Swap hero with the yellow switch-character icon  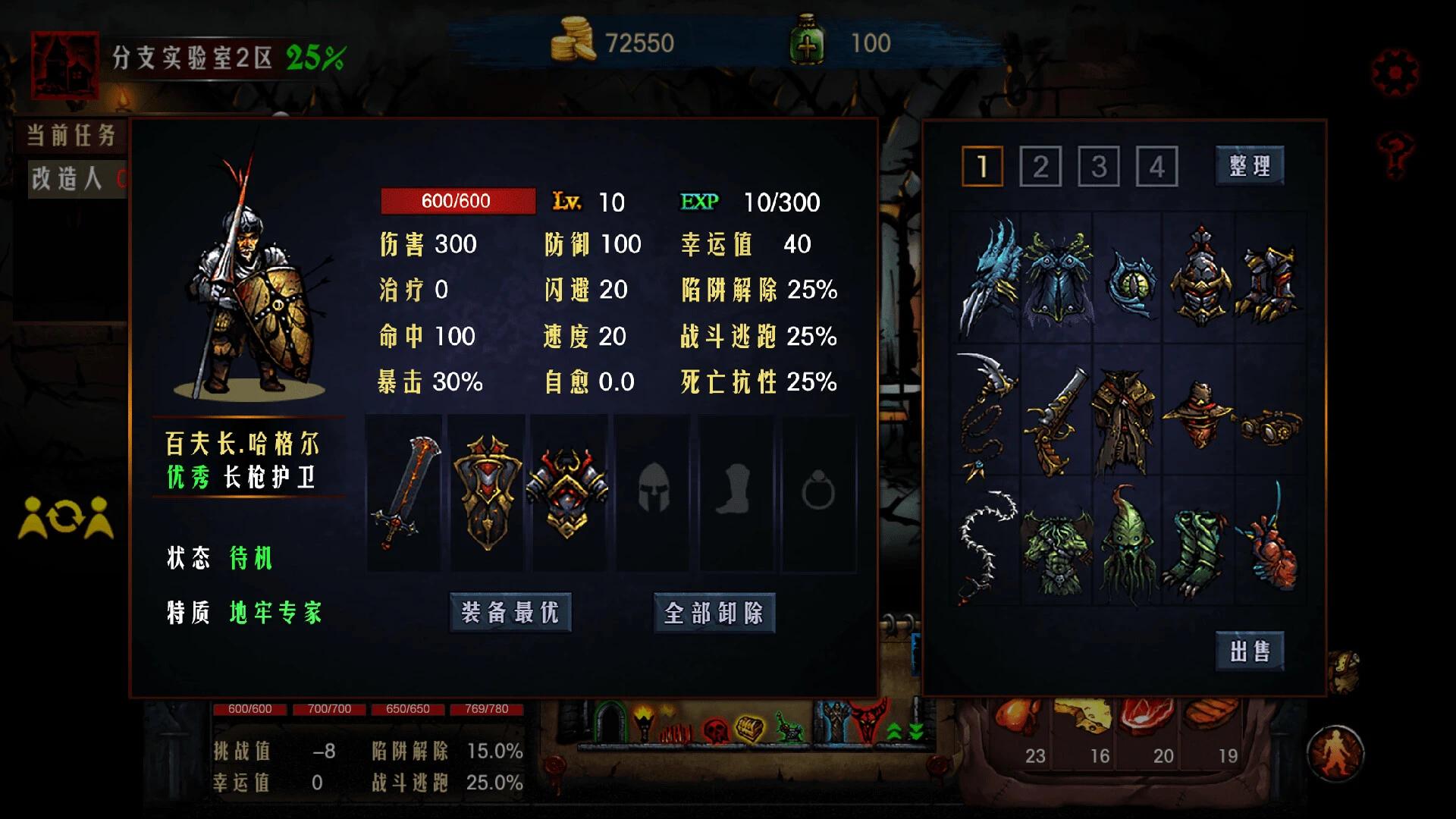(66, 518)
